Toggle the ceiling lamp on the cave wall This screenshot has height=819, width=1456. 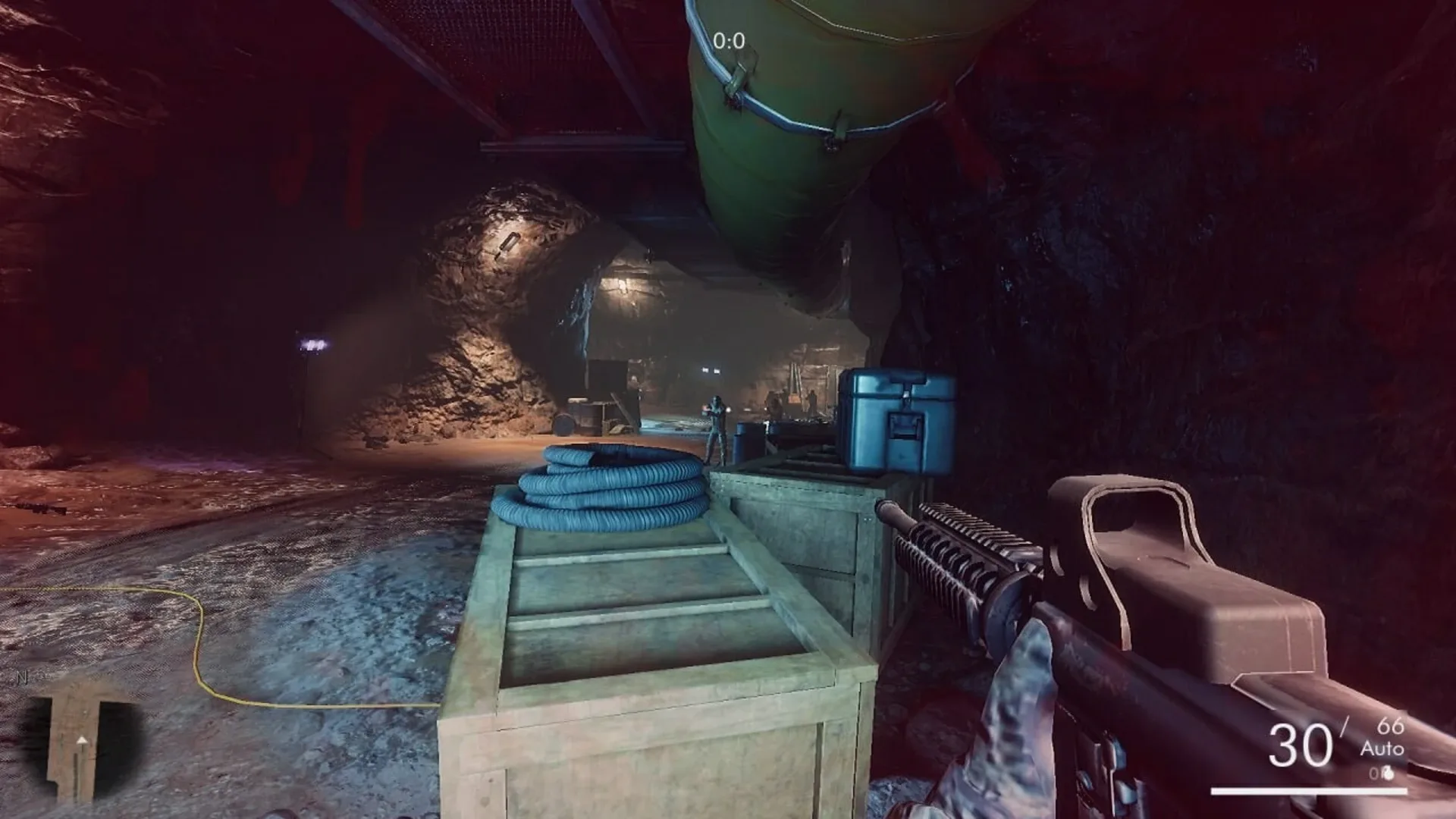coord(510,245)
